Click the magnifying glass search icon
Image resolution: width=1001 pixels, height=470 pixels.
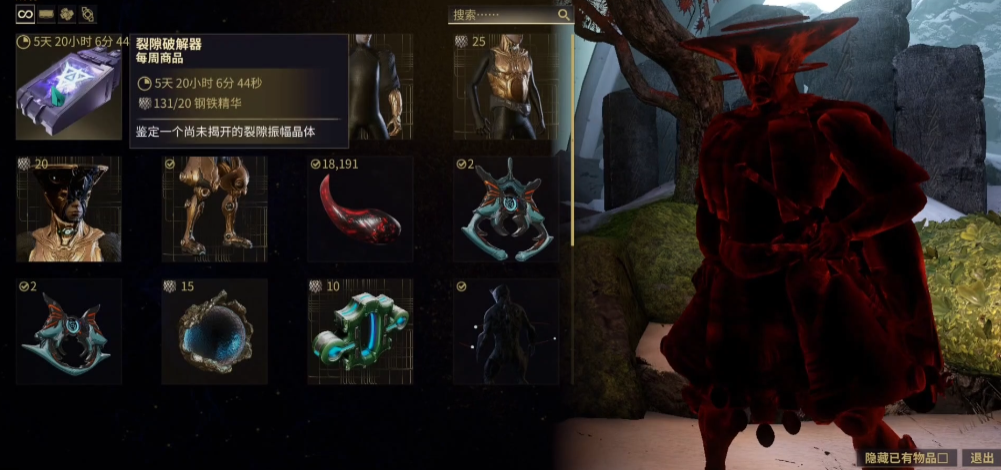pos(564,15)
